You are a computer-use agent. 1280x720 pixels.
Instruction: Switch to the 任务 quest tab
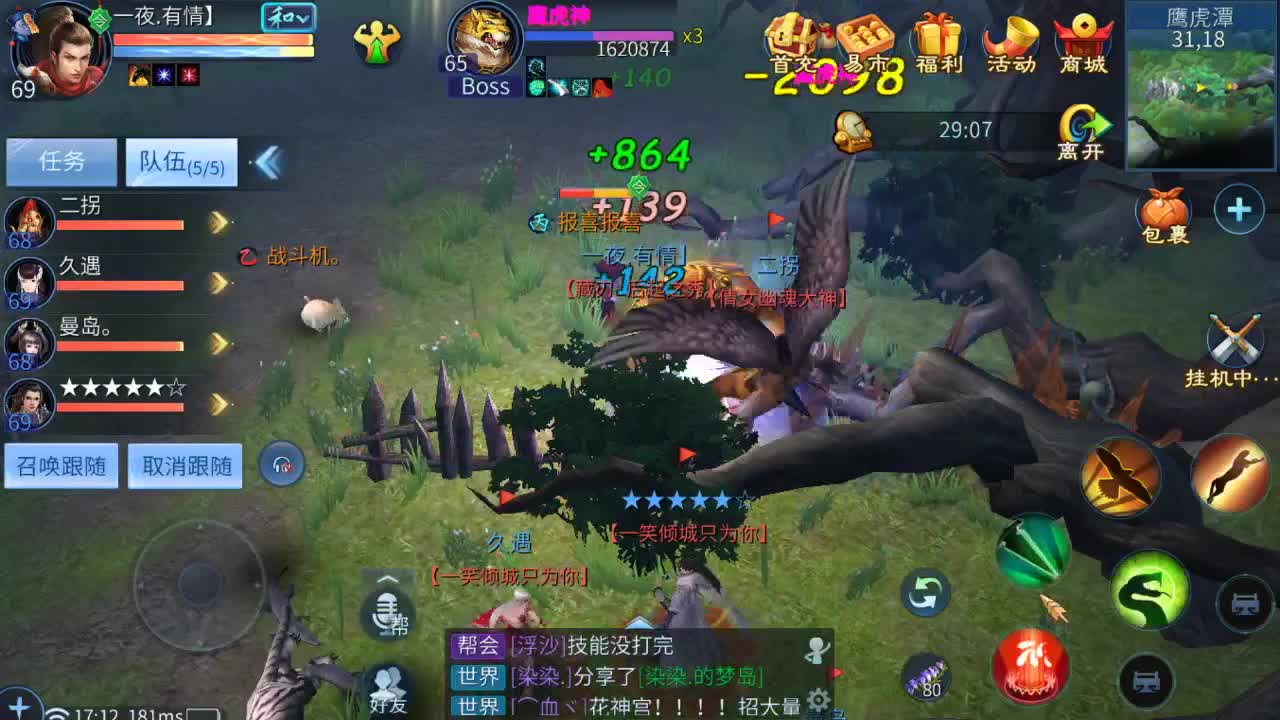point(62,161)
